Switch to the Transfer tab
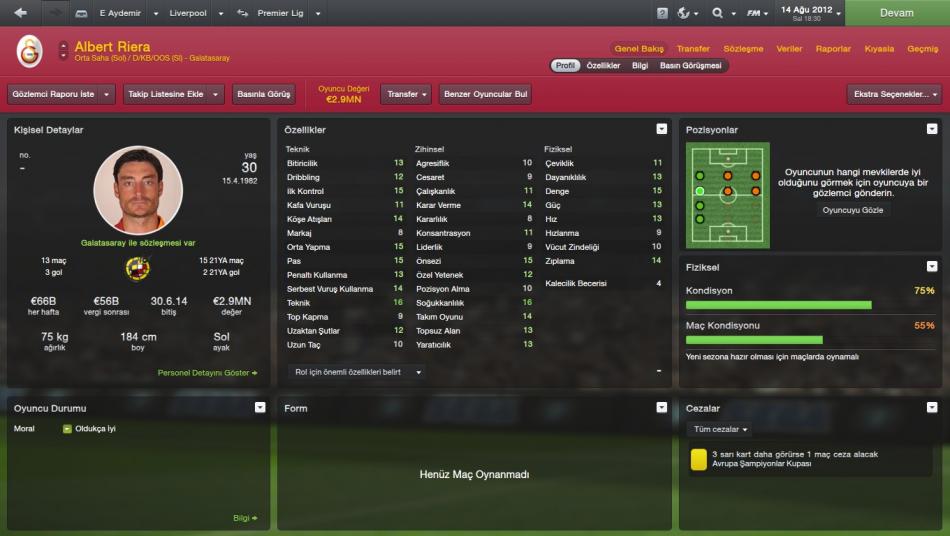Screen dimensions: 950x536 coord(693,48)
